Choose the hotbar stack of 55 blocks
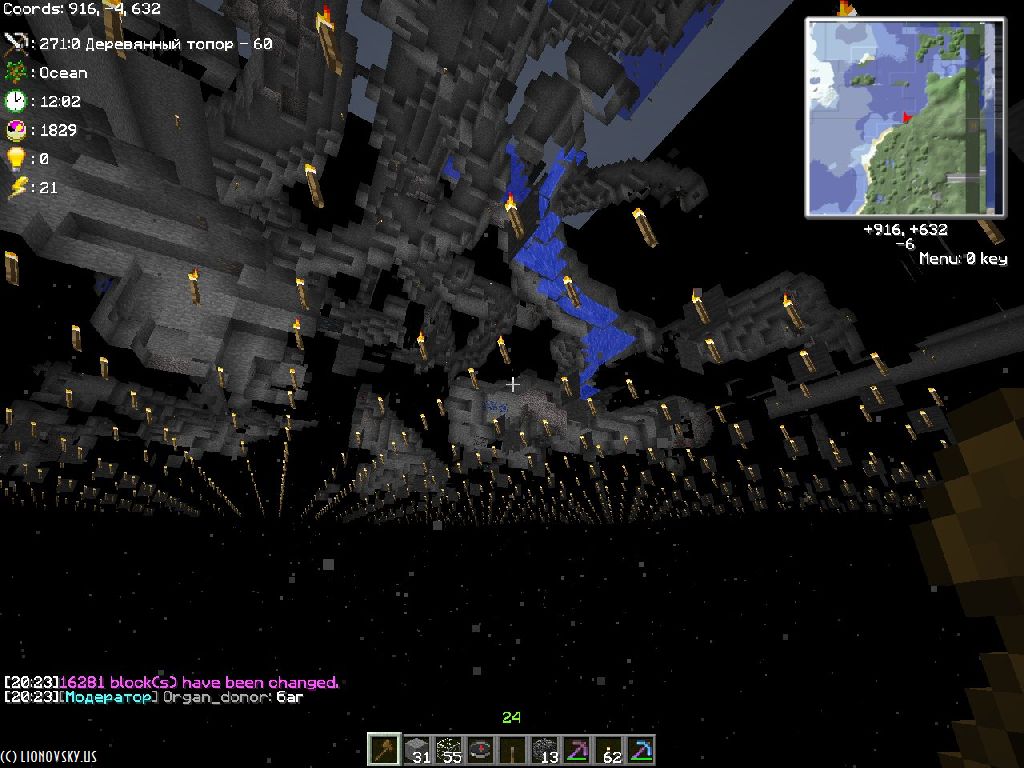Screen dimensions: 1024x768 449,749
